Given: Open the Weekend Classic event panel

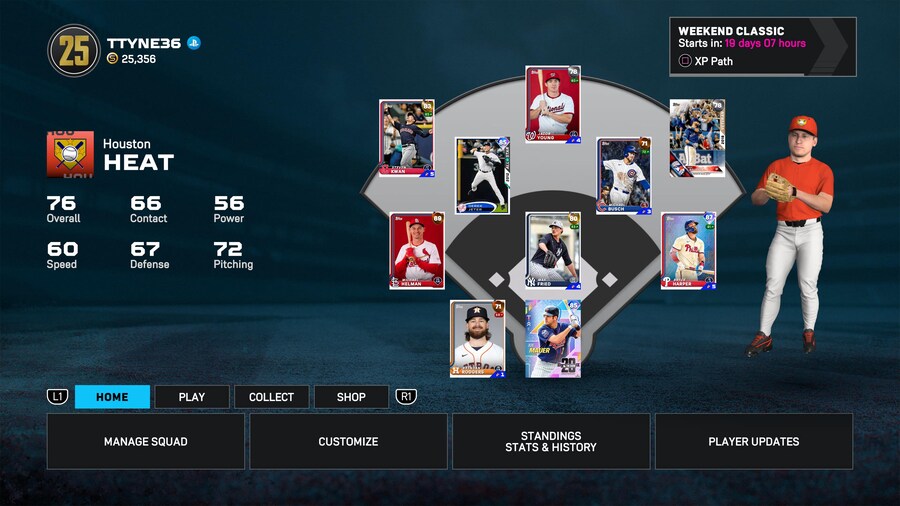Looking at the screenshot, I should click(x=762, y=46).
